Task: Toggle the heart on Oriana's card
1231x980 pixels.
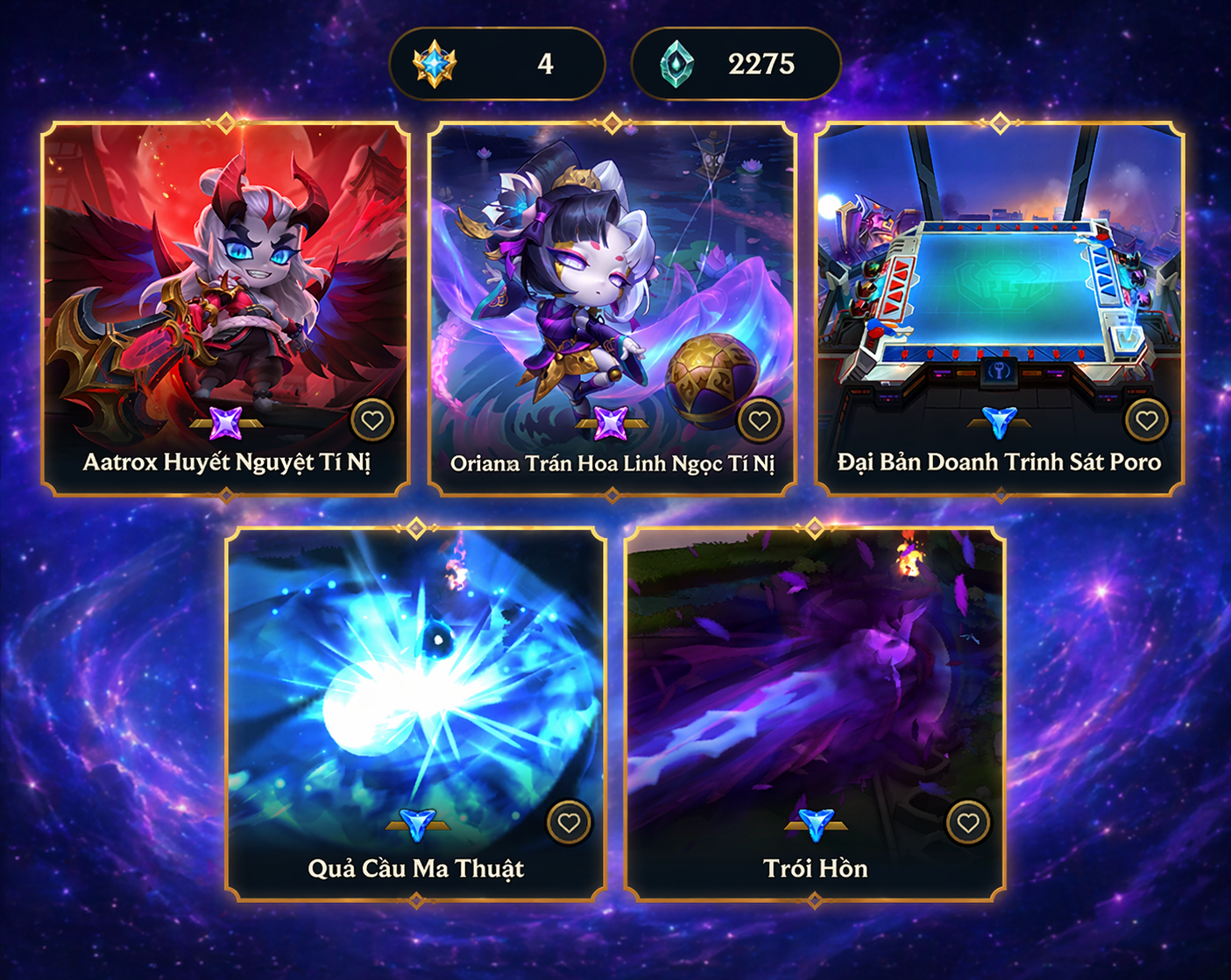Action: (759, 419)
